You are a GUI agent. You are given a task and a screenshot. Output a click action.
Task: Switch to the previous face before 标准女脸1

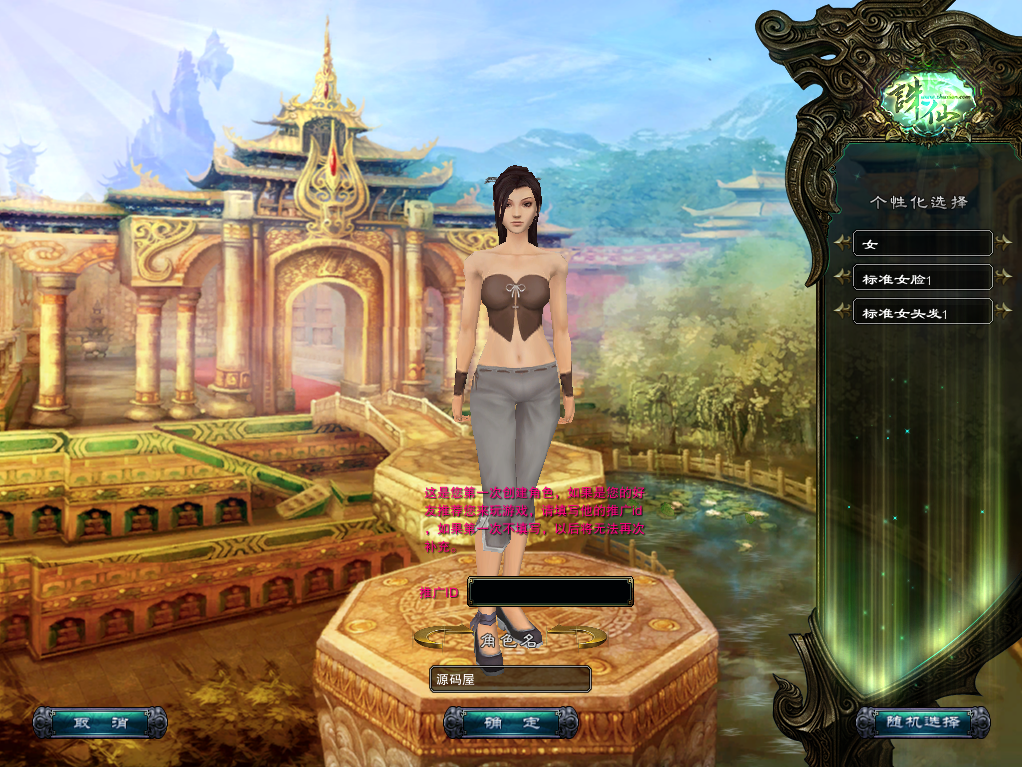pos(843,277)
